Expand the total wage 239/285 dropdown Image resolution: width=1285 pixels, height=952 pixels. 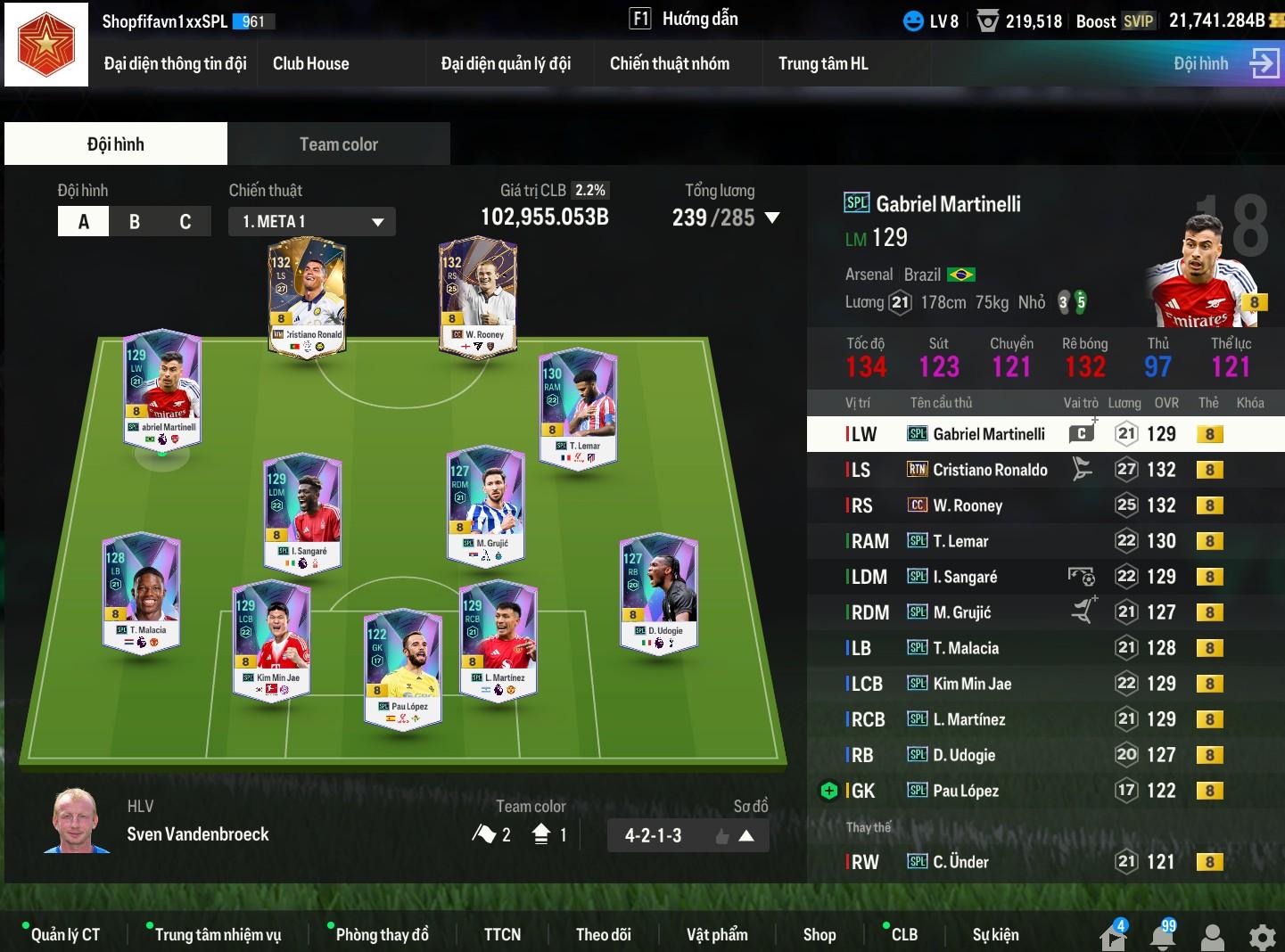[x=772, y=217]
